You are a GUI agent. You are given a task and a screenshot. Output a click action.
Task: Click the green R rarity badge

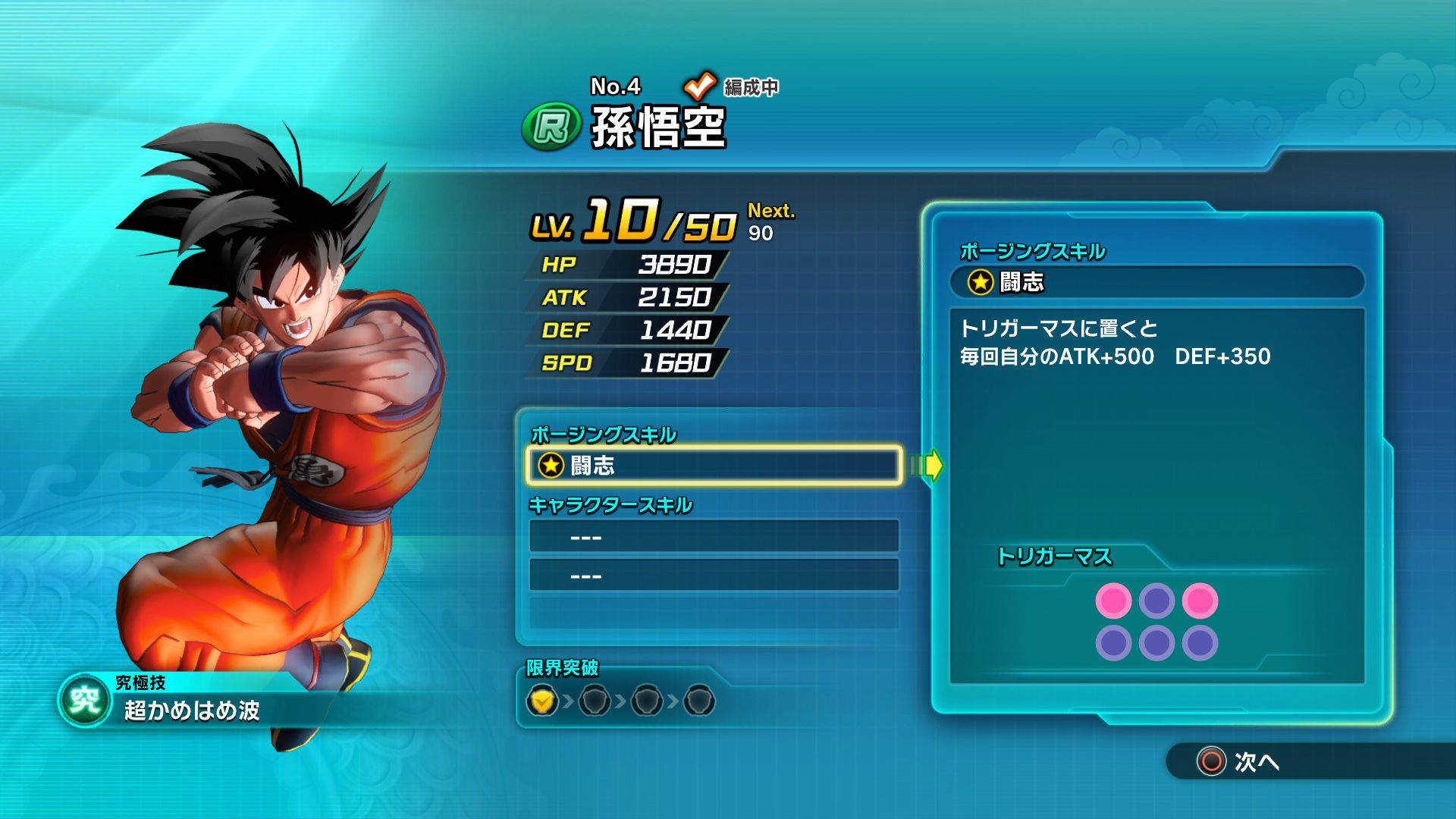551,127
